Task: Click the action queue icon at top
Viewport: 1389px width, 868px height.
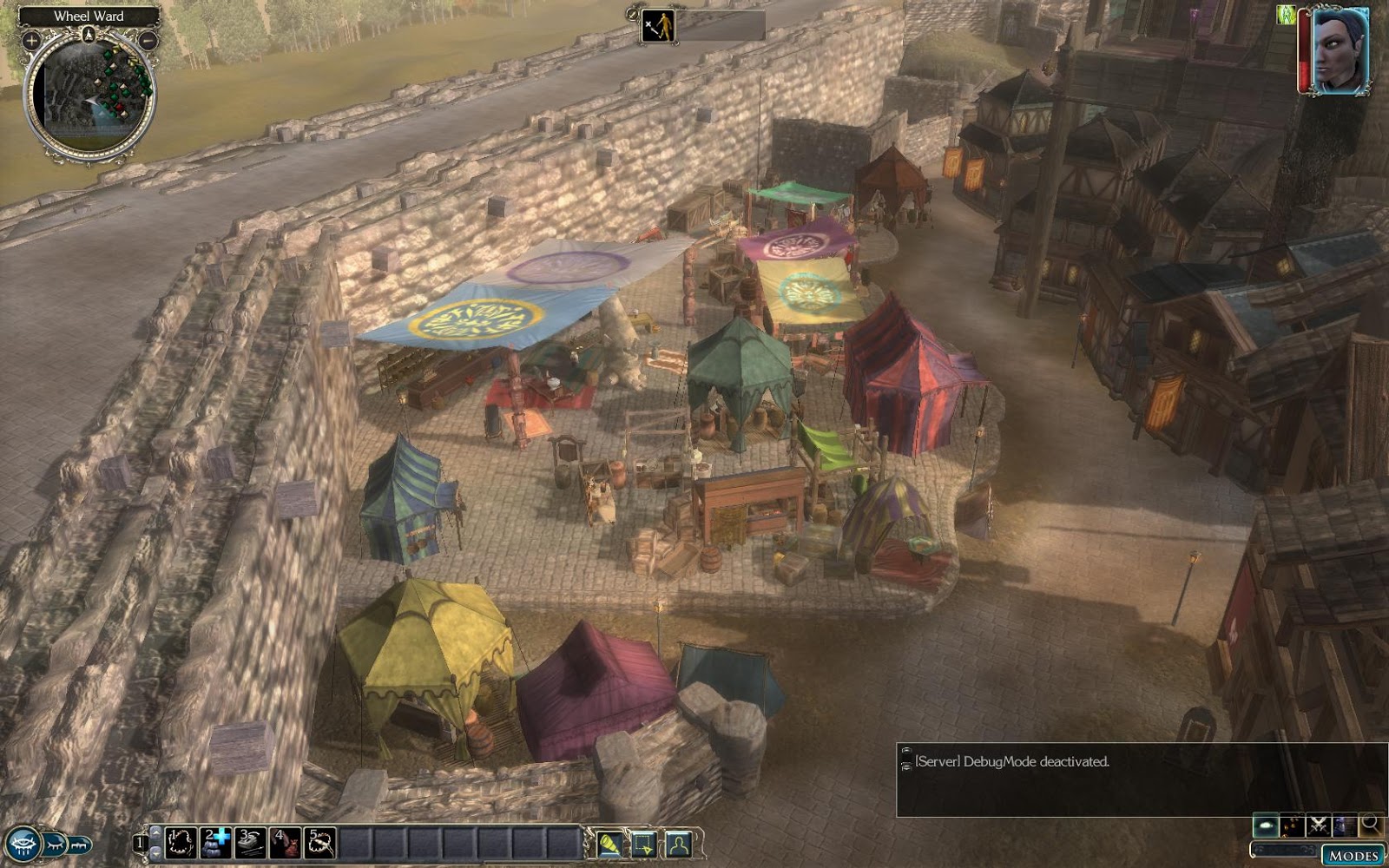Action: (657, 26)
